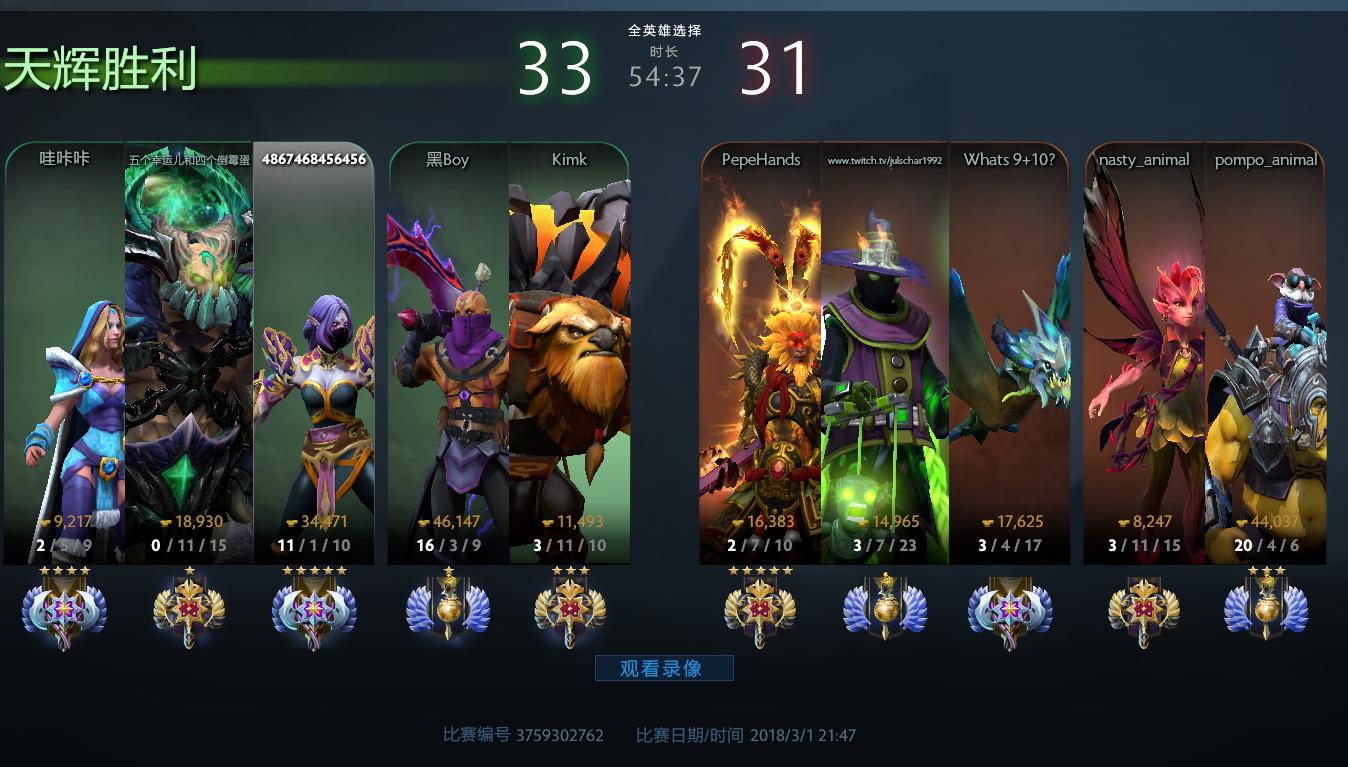Inspect nasty_animal's rank medal

pyautogui.click(x=1144, y=609)
